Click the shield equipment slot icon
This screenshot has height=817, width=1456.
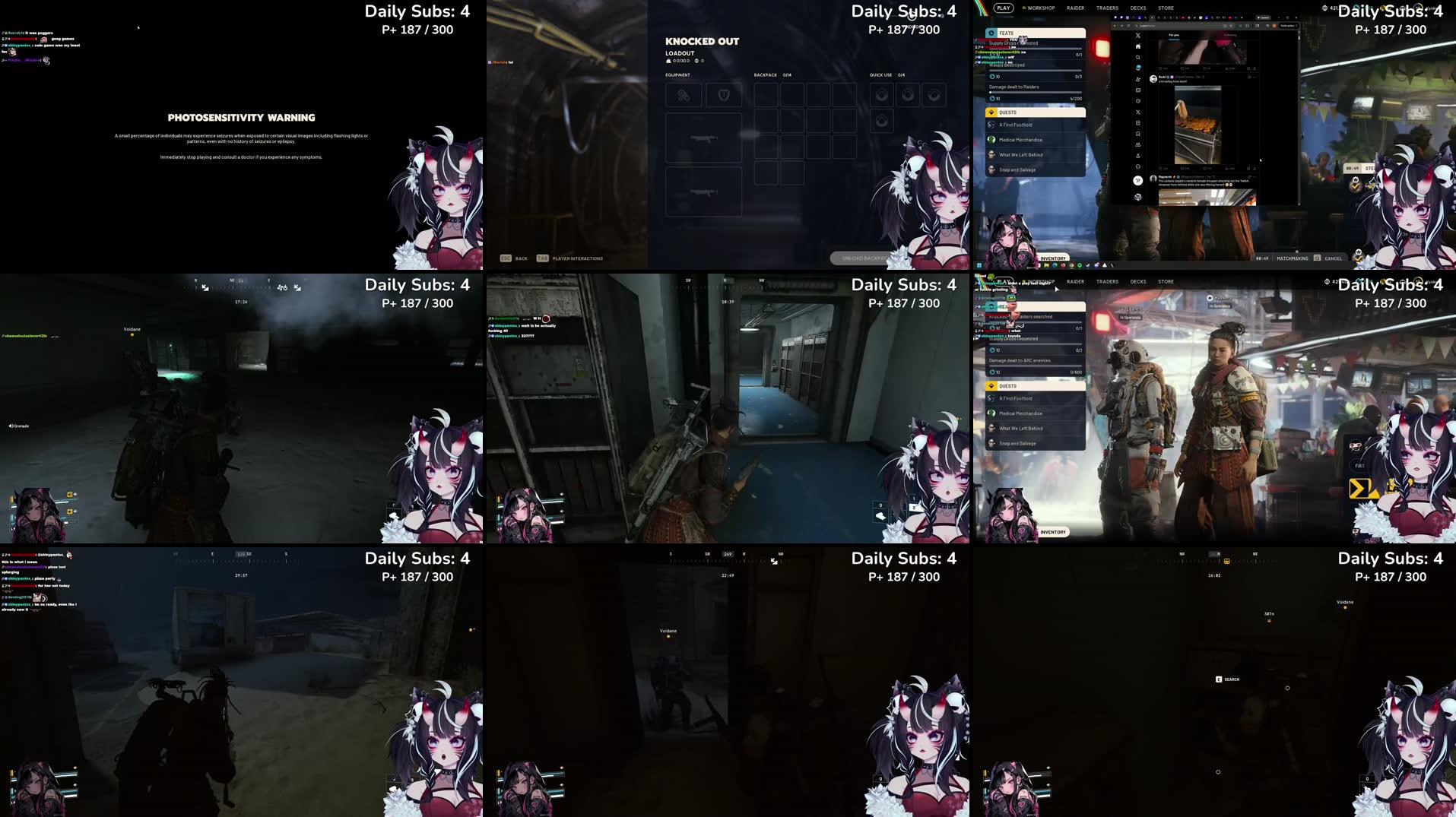click(724, 94)
